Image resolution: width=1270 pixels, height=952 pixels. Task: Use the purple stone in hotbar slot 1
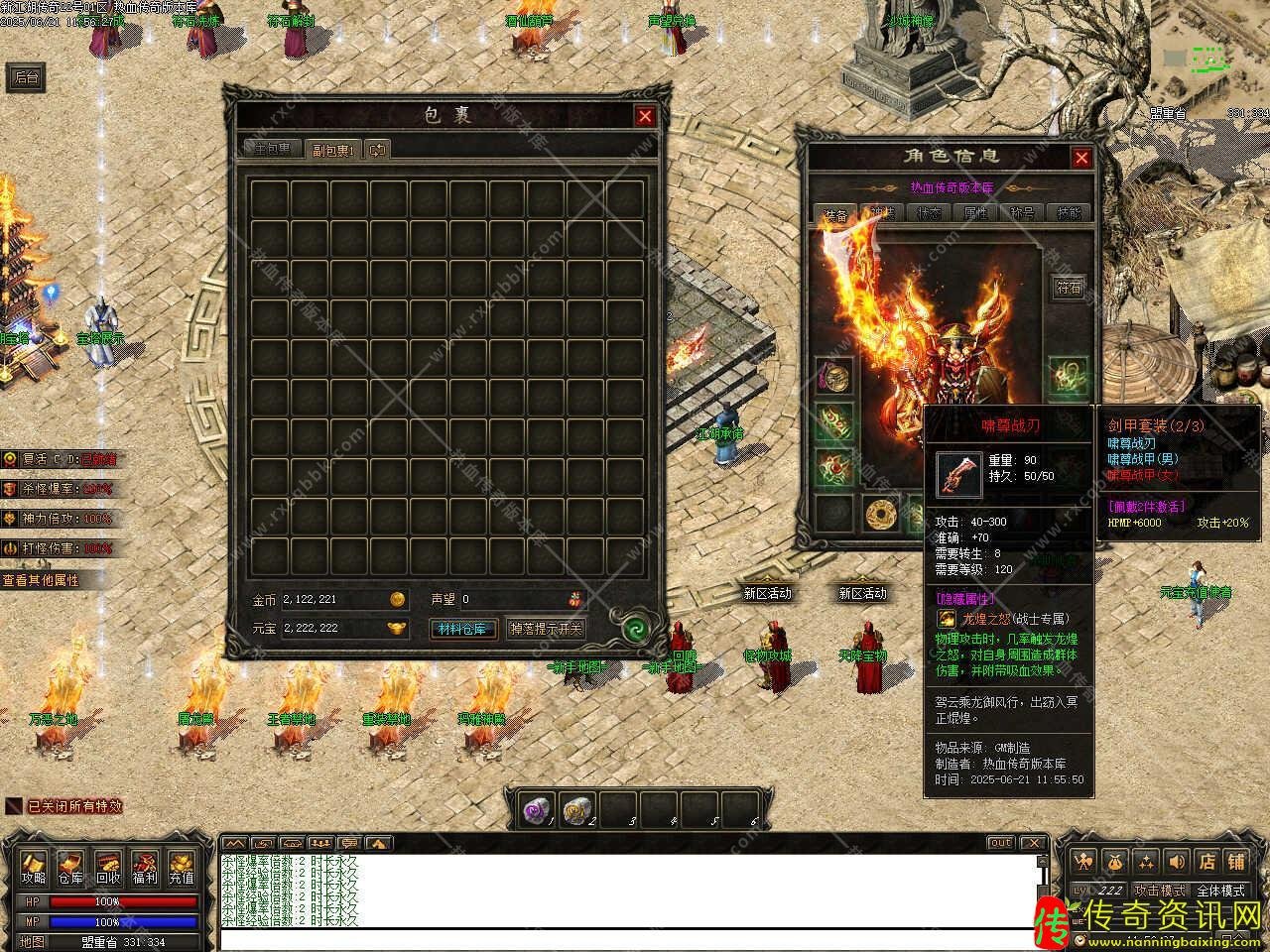[539, 810]
